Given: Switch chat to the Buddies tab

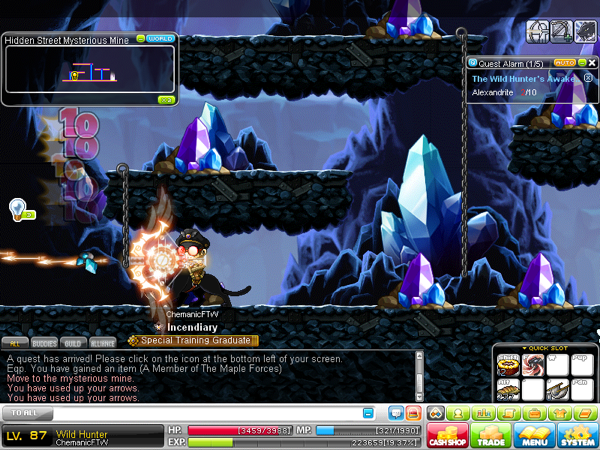Looking at the screenshot, I should click(44, 341).
